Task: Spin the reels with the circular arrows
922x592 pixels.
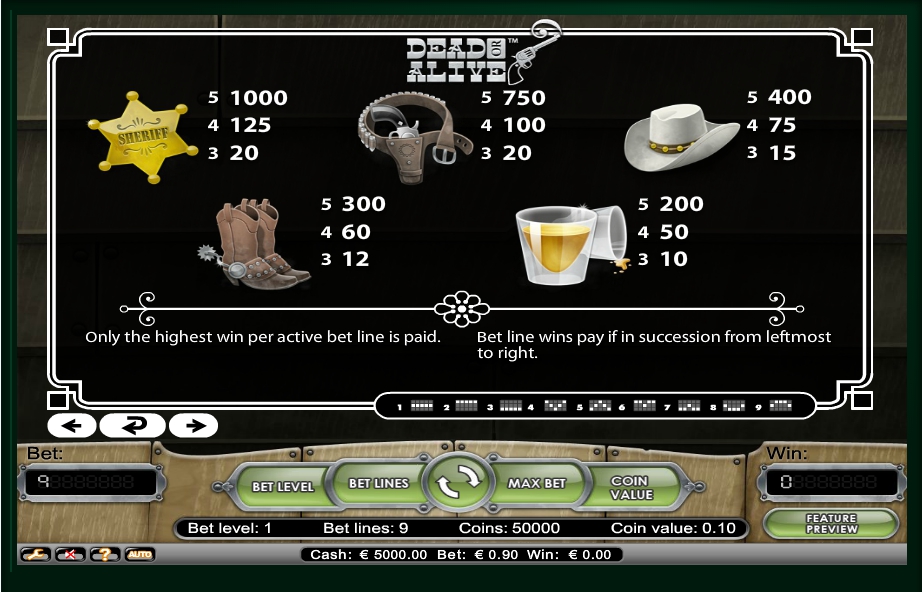Action: [458, 483]
